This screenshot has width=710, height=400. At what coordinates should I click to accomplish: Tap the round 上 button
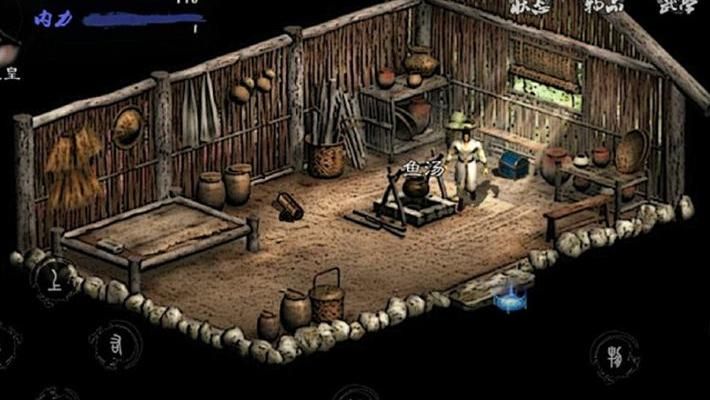55,280
